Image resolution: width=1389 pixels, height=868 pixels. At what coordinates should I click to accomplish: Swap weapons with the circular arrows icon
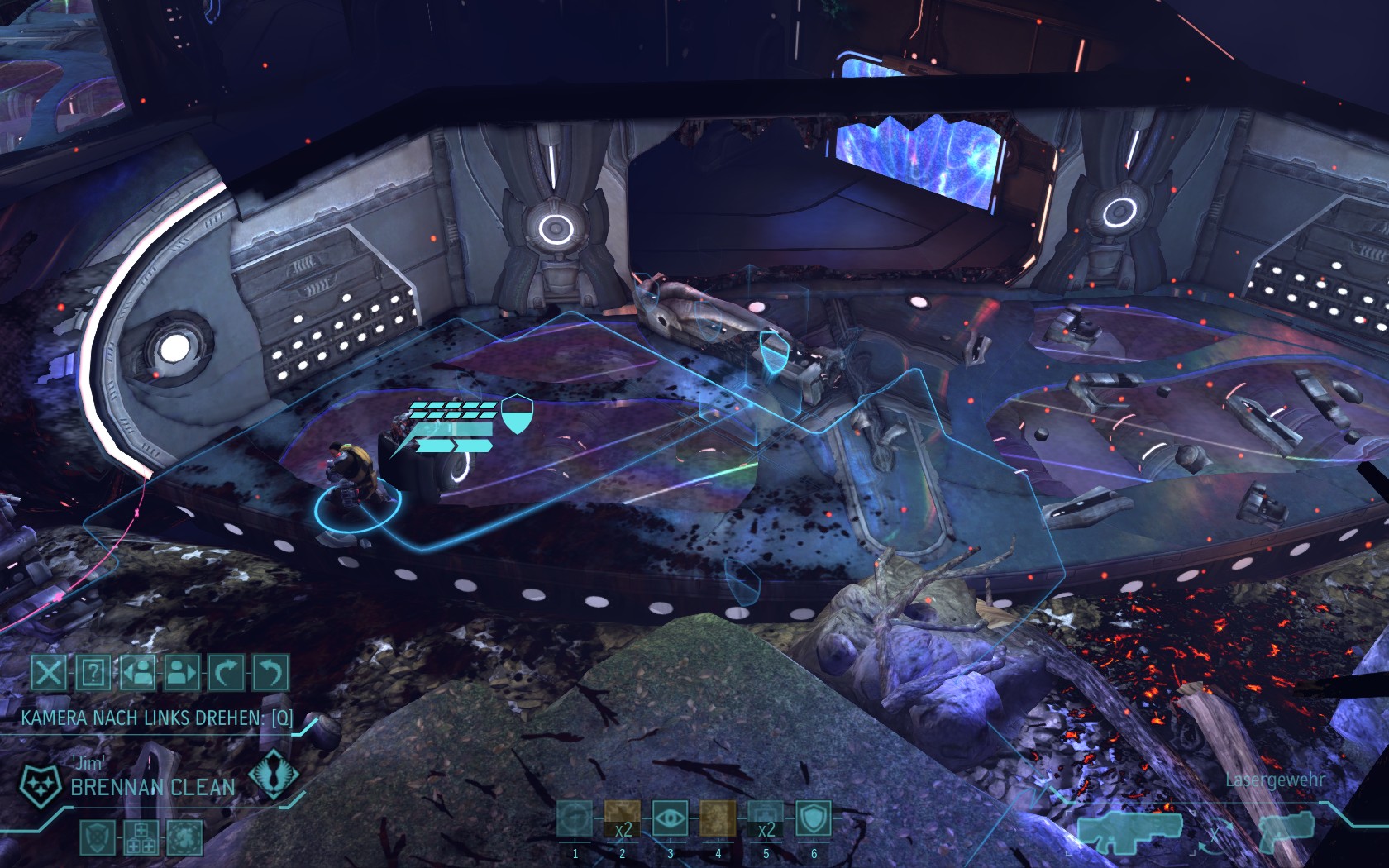1215,835
